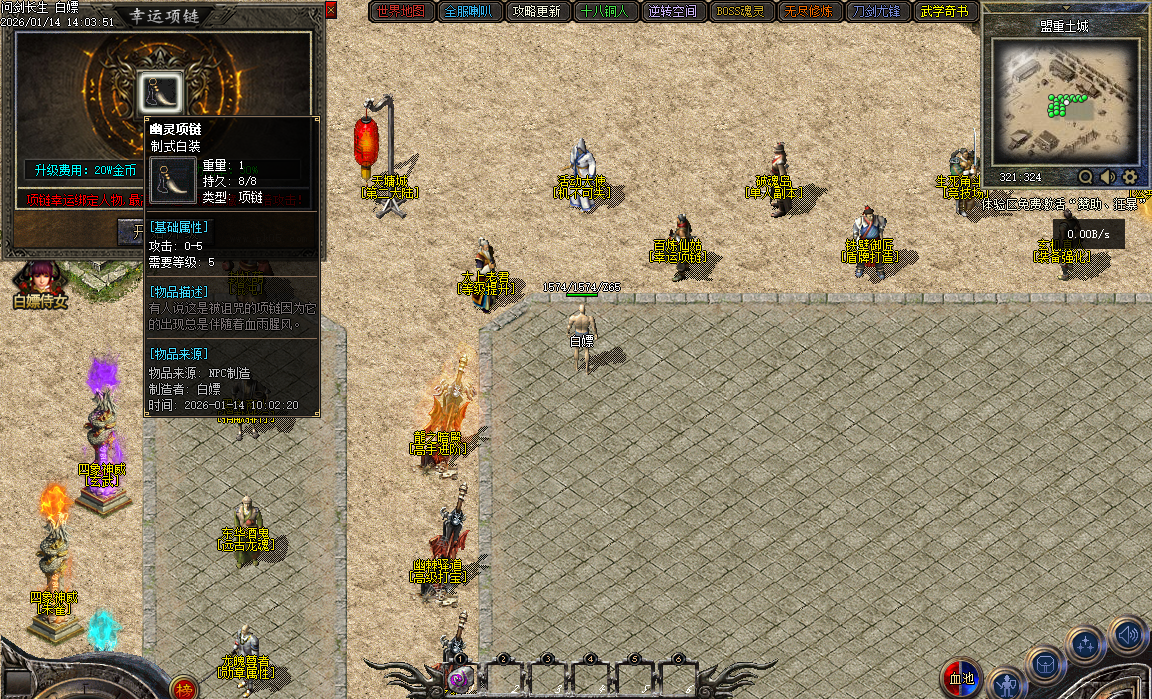Screen dimensions: 1152x699
Task: Open the 刀剑尤锋 menu entry
Action: [x=876, y=12]
